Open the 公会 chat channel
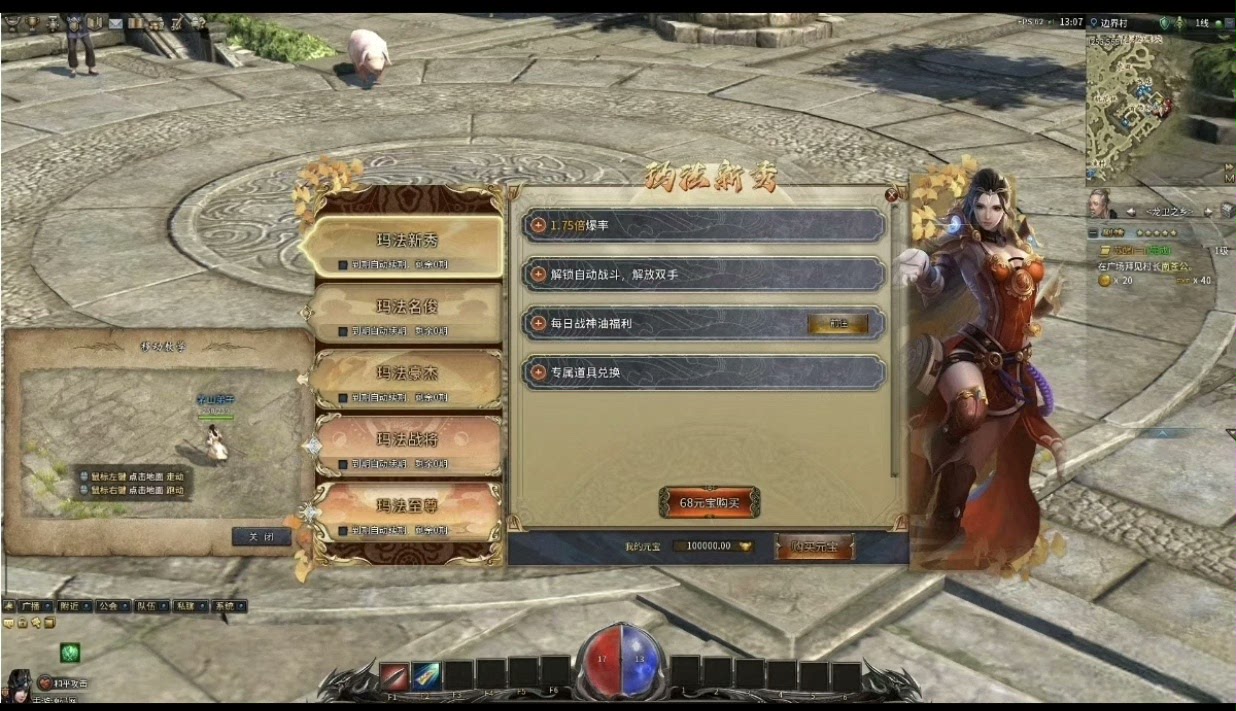 point(108,606)
